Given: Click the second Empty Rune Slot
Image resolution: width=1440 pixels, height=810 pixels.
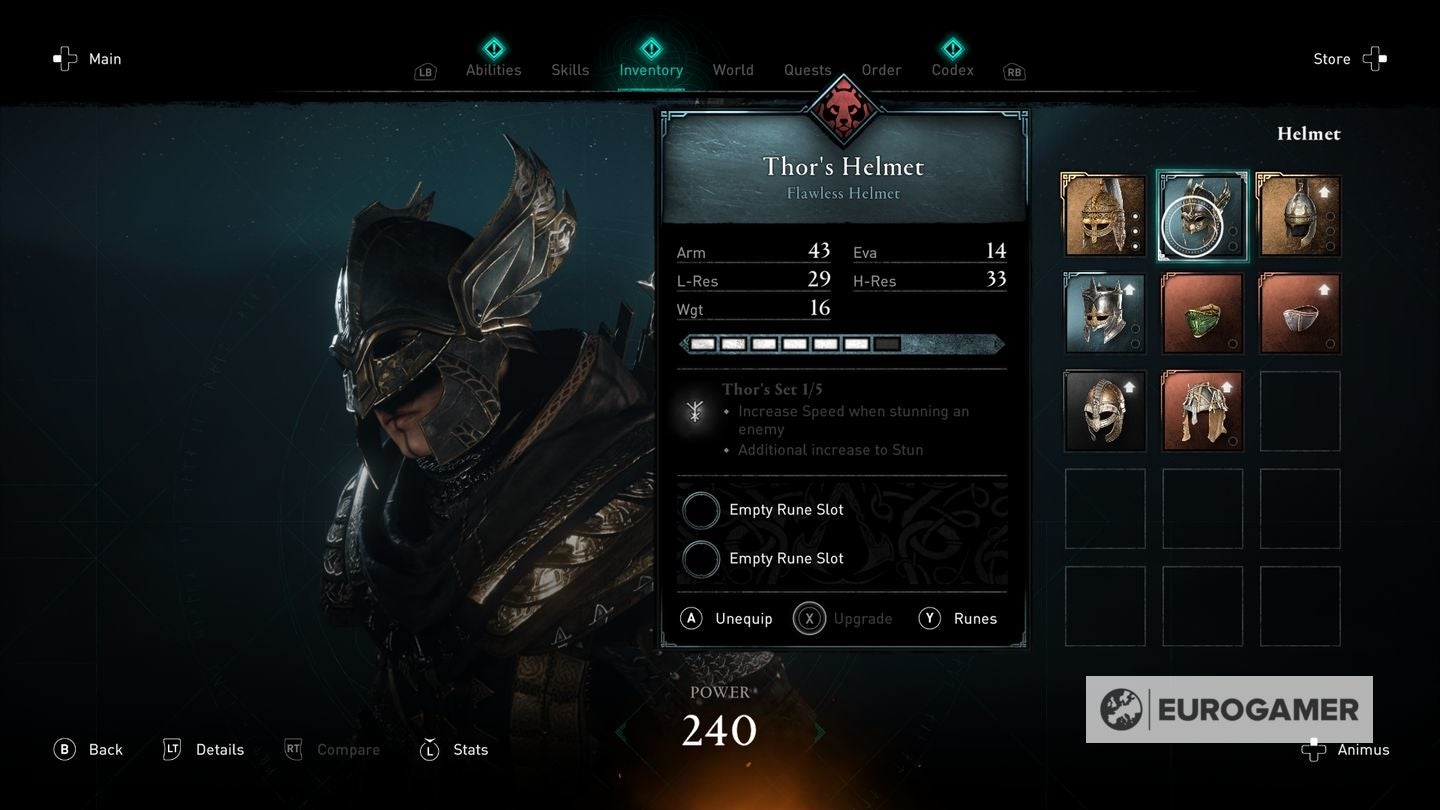Looking at the screenshot, I should [x=701, y=558].
